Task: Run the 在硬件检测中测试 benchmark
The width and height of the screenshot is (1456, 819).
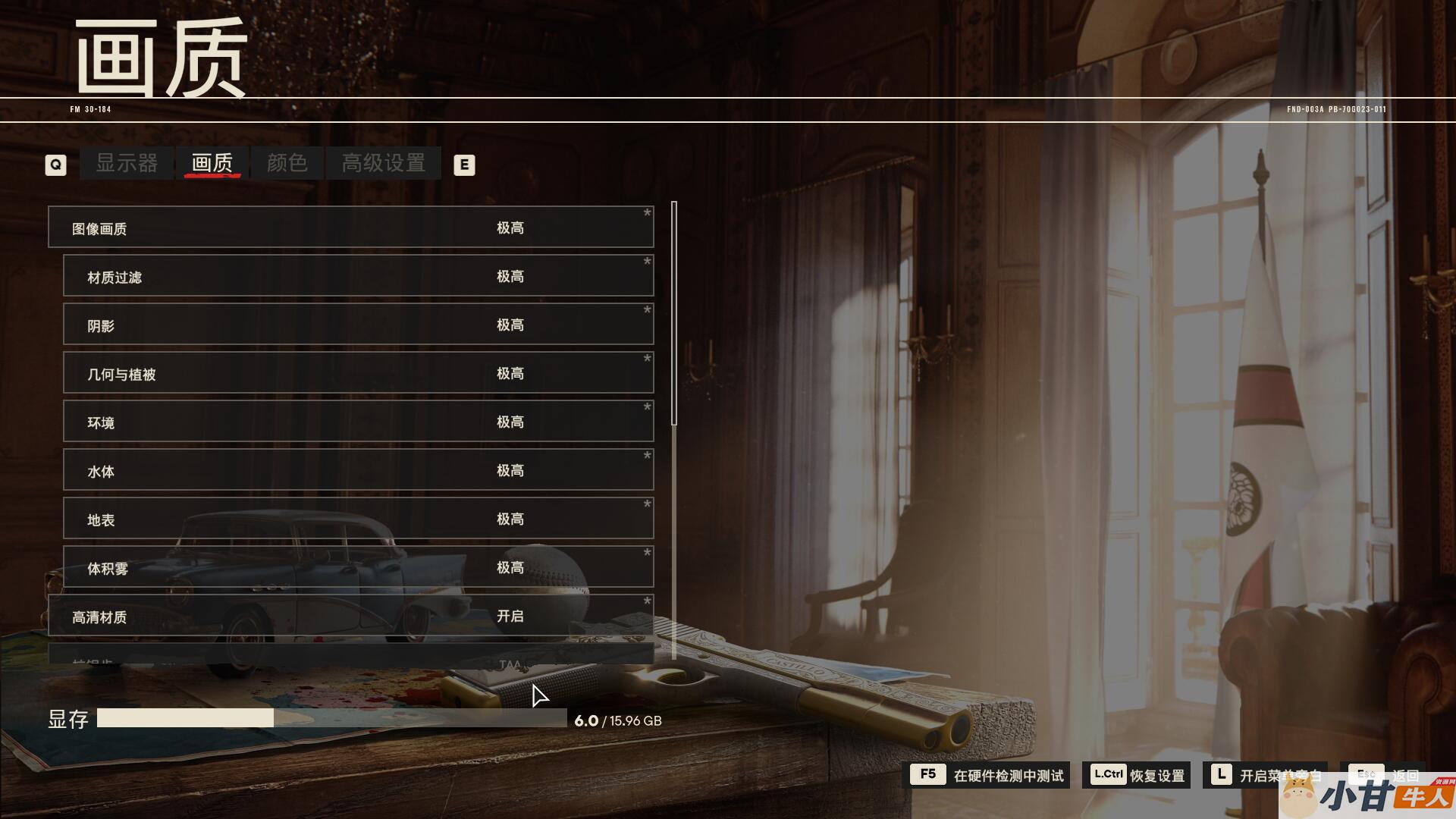Action: pyautogui.click(x=989, y=775)
